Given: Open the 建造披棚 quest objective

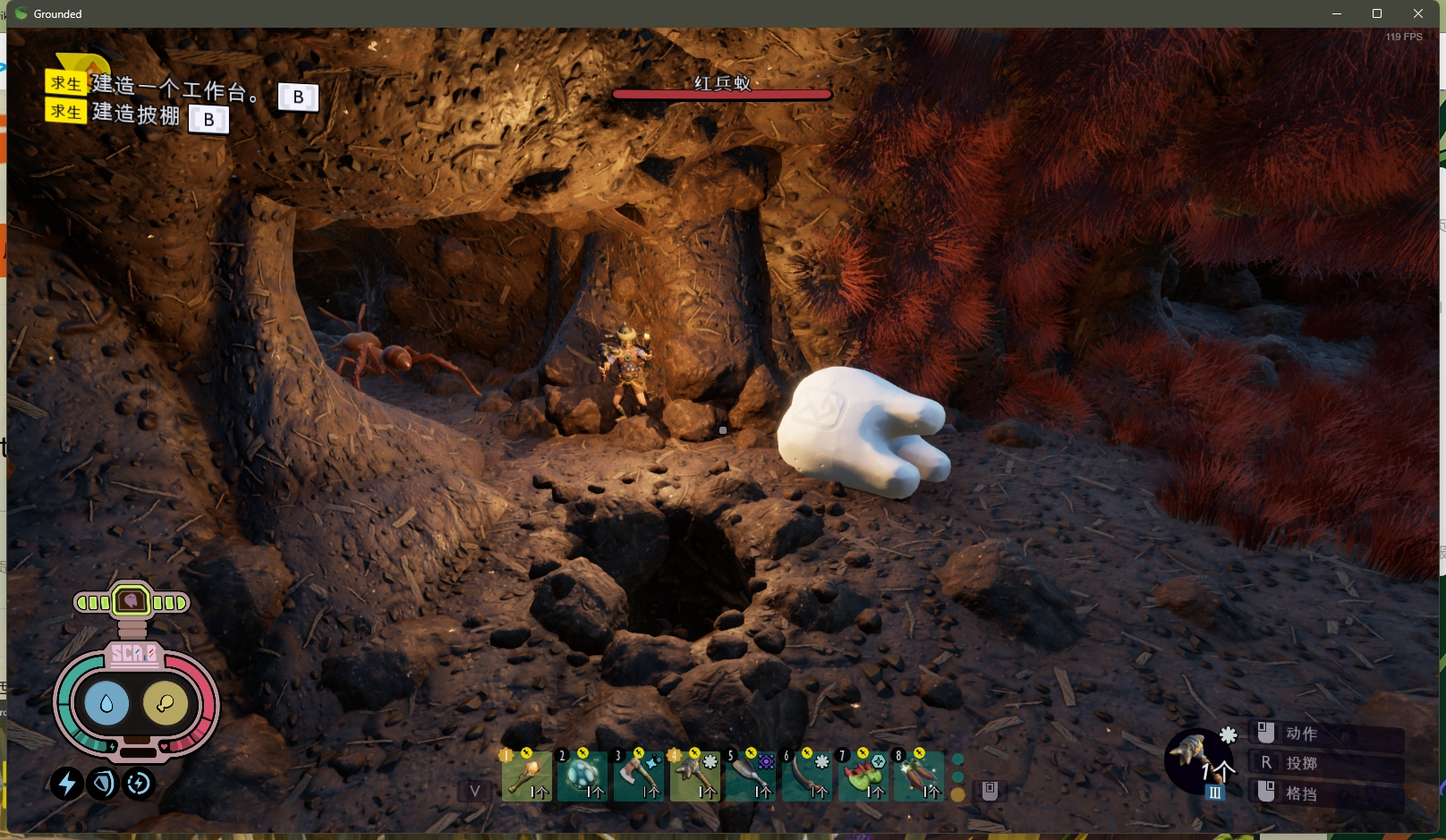Looking at the screenshot, I should [136, 115].
